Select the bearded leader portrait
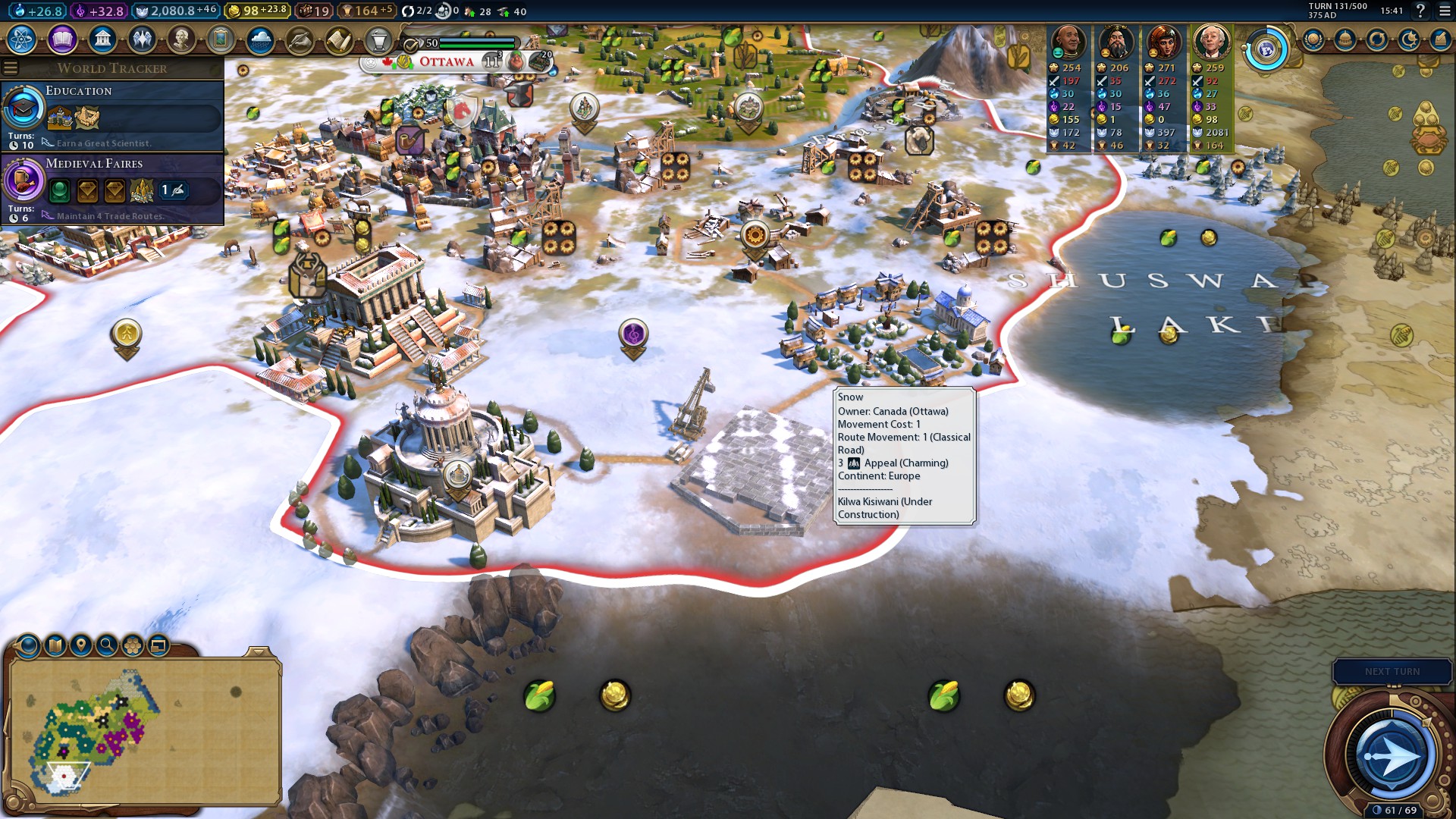 (x=1116, y=42)
